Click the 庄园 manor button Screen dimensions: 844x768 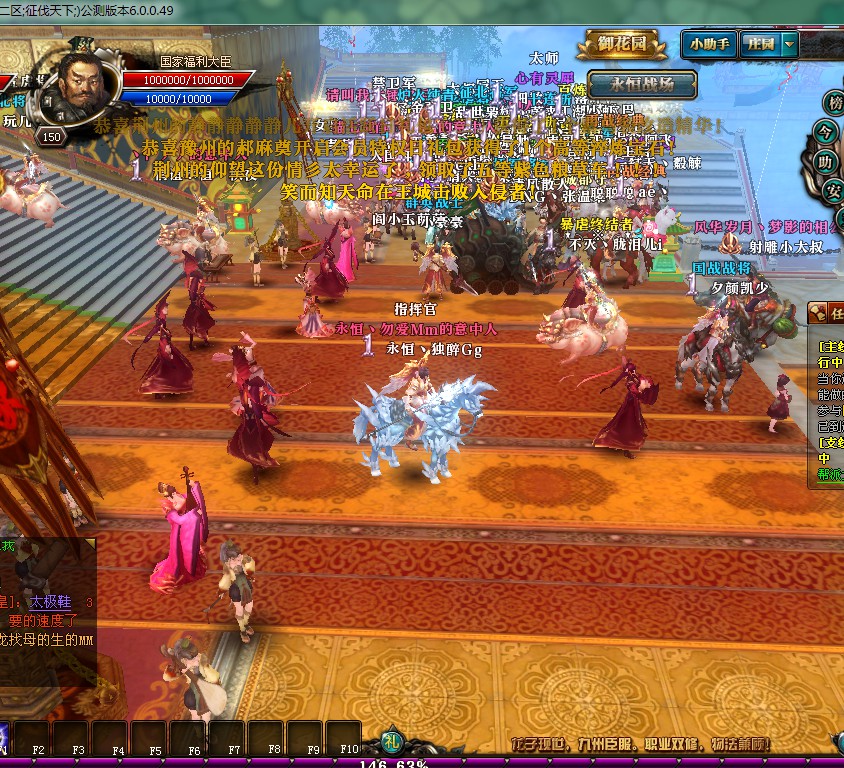762,44
